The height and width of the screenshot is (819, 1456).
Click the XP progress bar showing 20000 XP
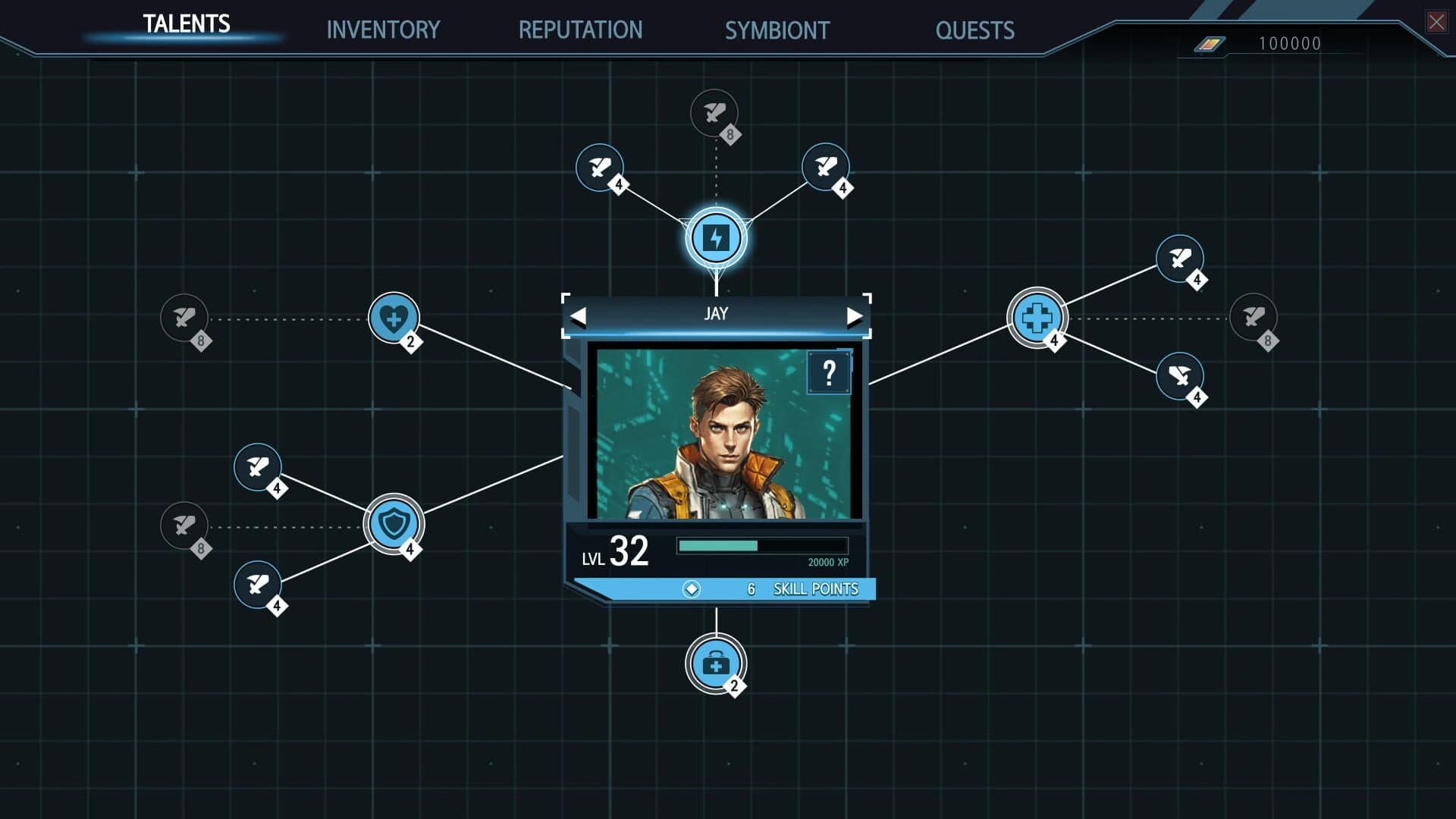[761, 544]
